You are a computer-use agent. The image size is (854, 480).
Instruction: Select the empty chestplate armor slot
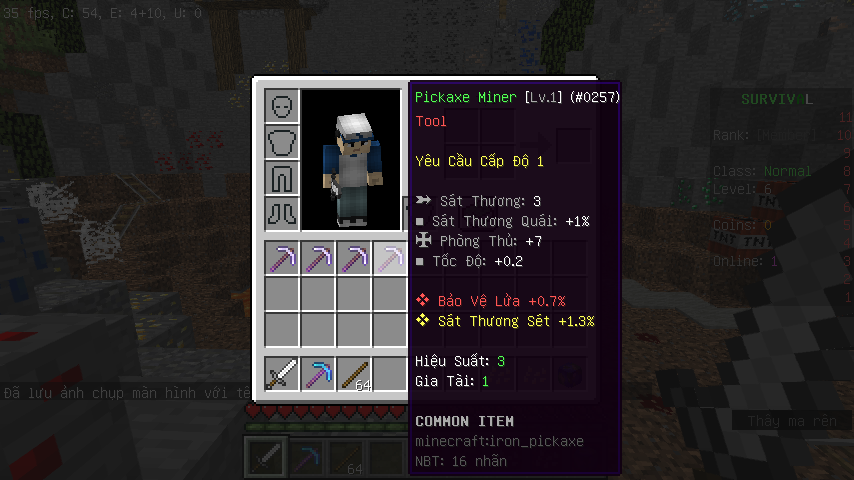[x=282, y=141]
